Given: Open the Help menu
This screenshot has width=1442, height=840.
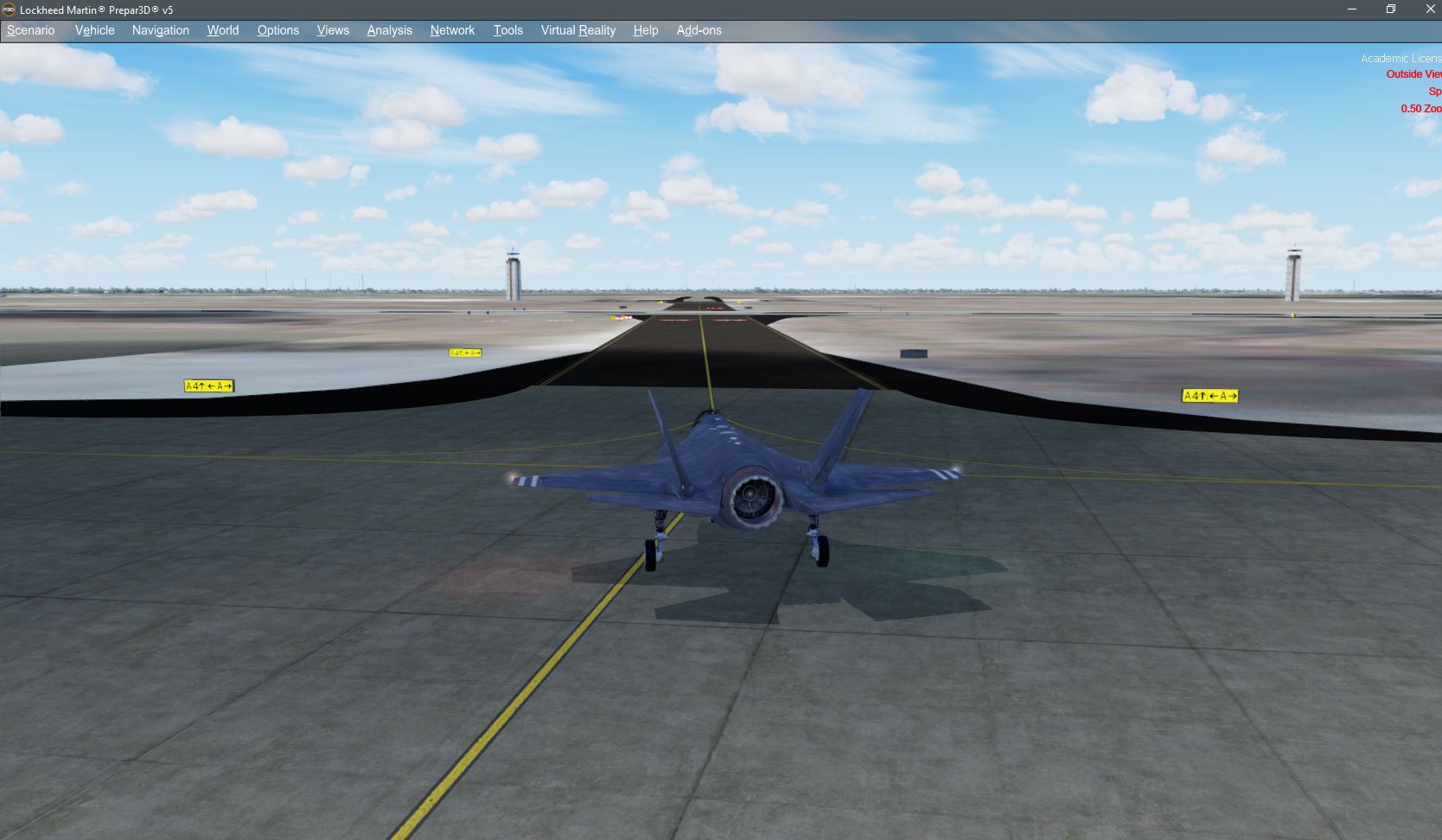Looking at the screenshot, I should tap(645, 30).
